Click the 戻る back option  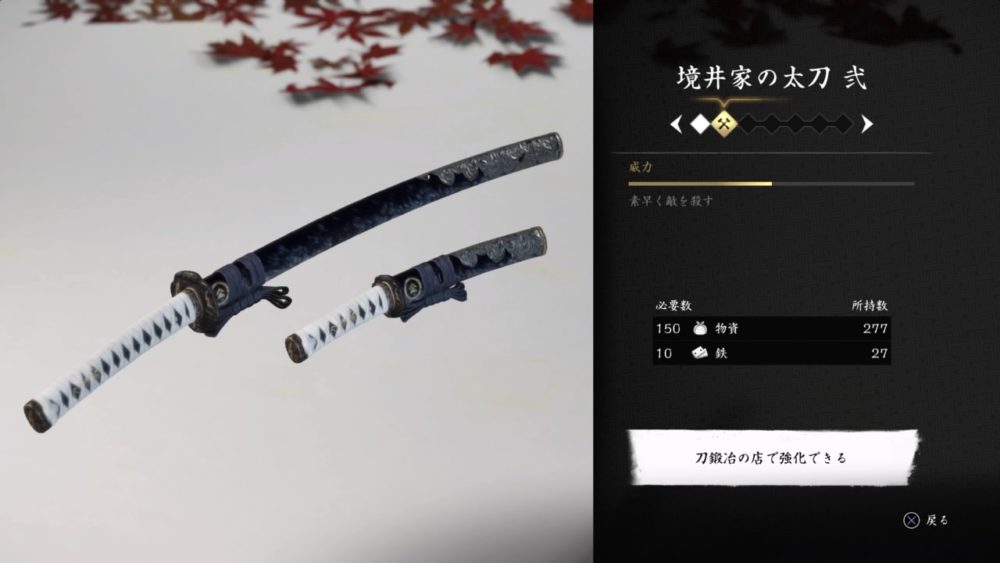coord(926,520)
